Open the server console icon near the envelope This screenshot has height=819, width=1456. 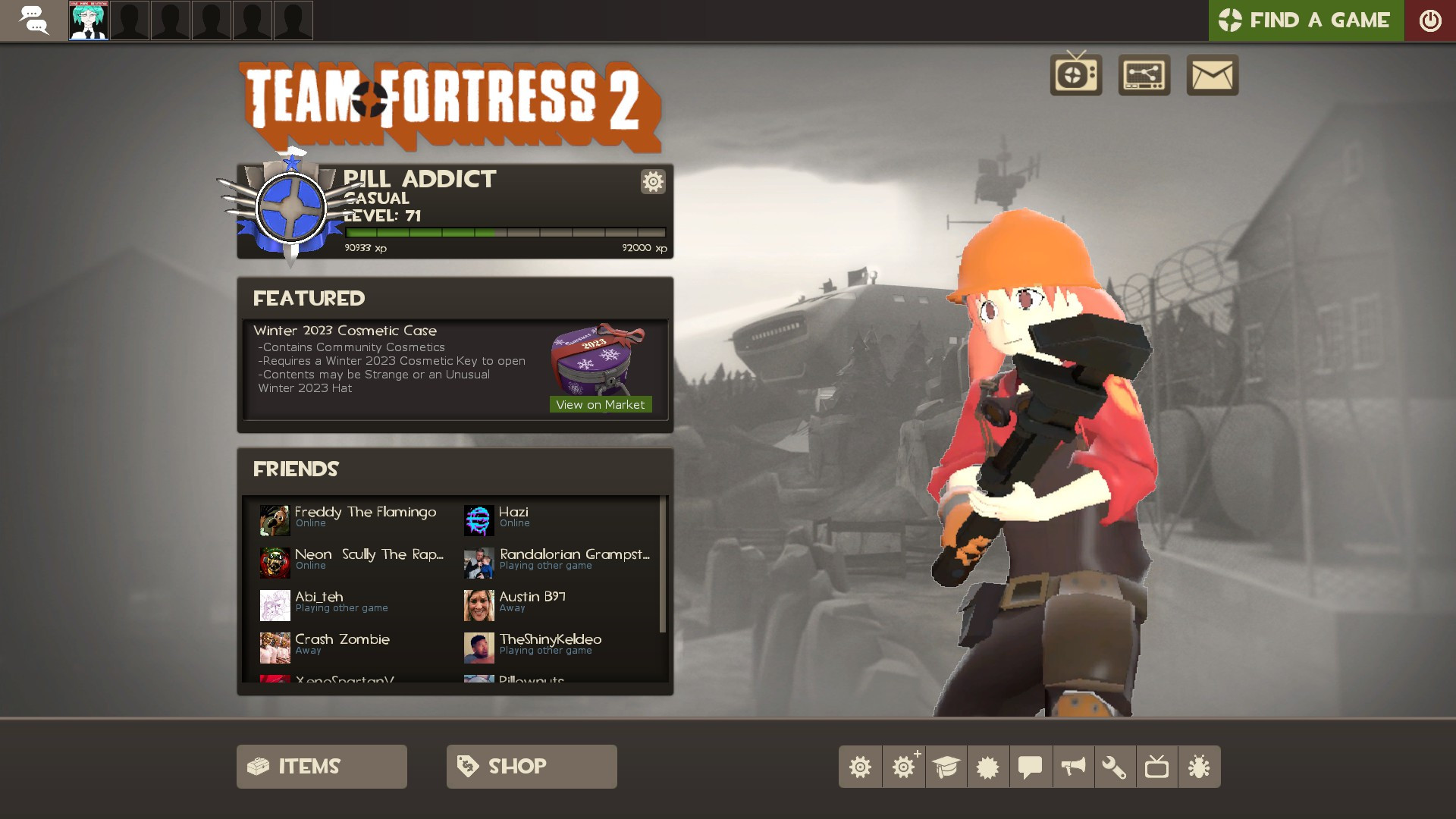(x=1144, y=75)
